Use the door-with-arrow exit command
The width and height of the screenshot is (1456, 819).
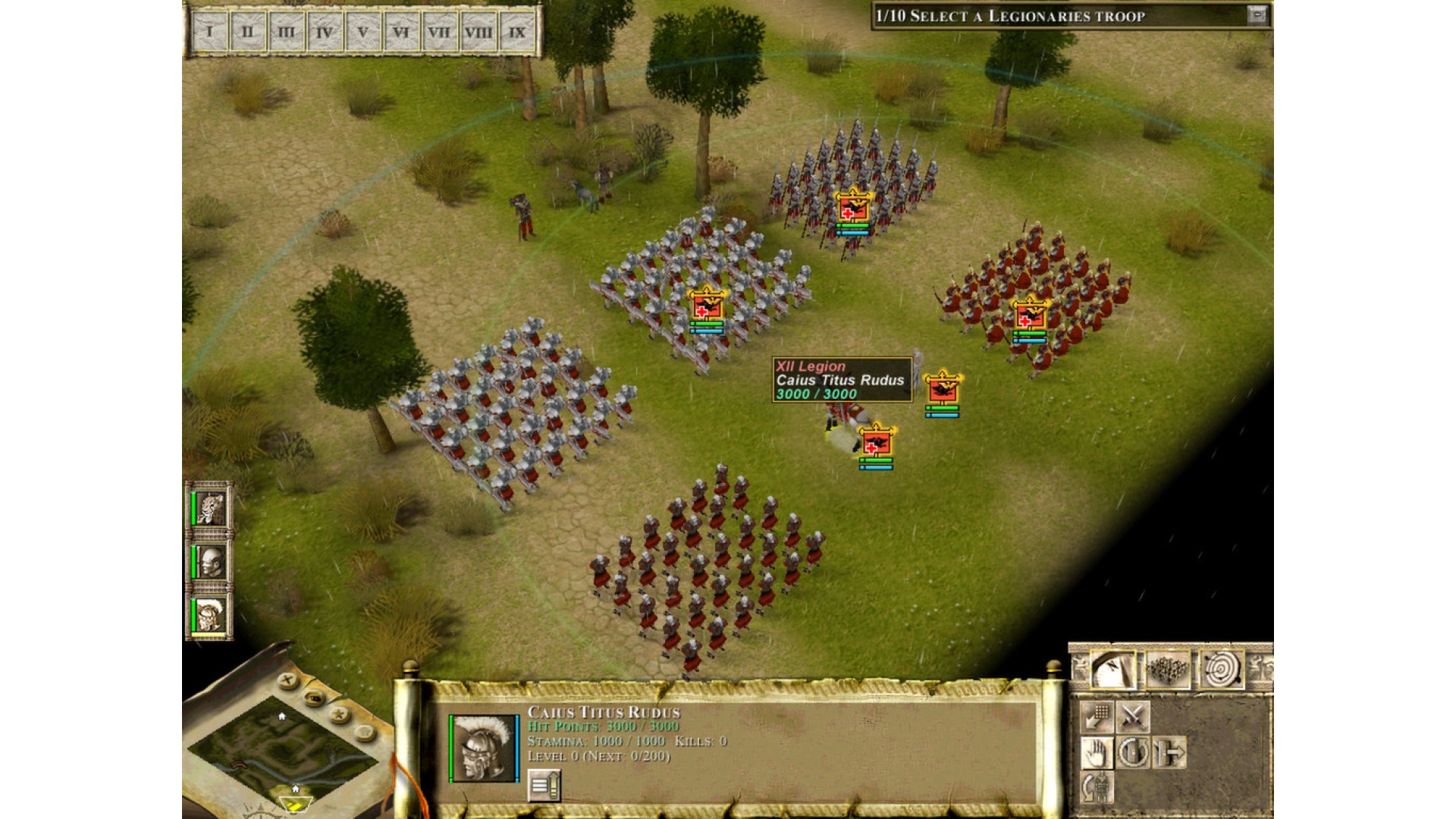point(1169,753)
